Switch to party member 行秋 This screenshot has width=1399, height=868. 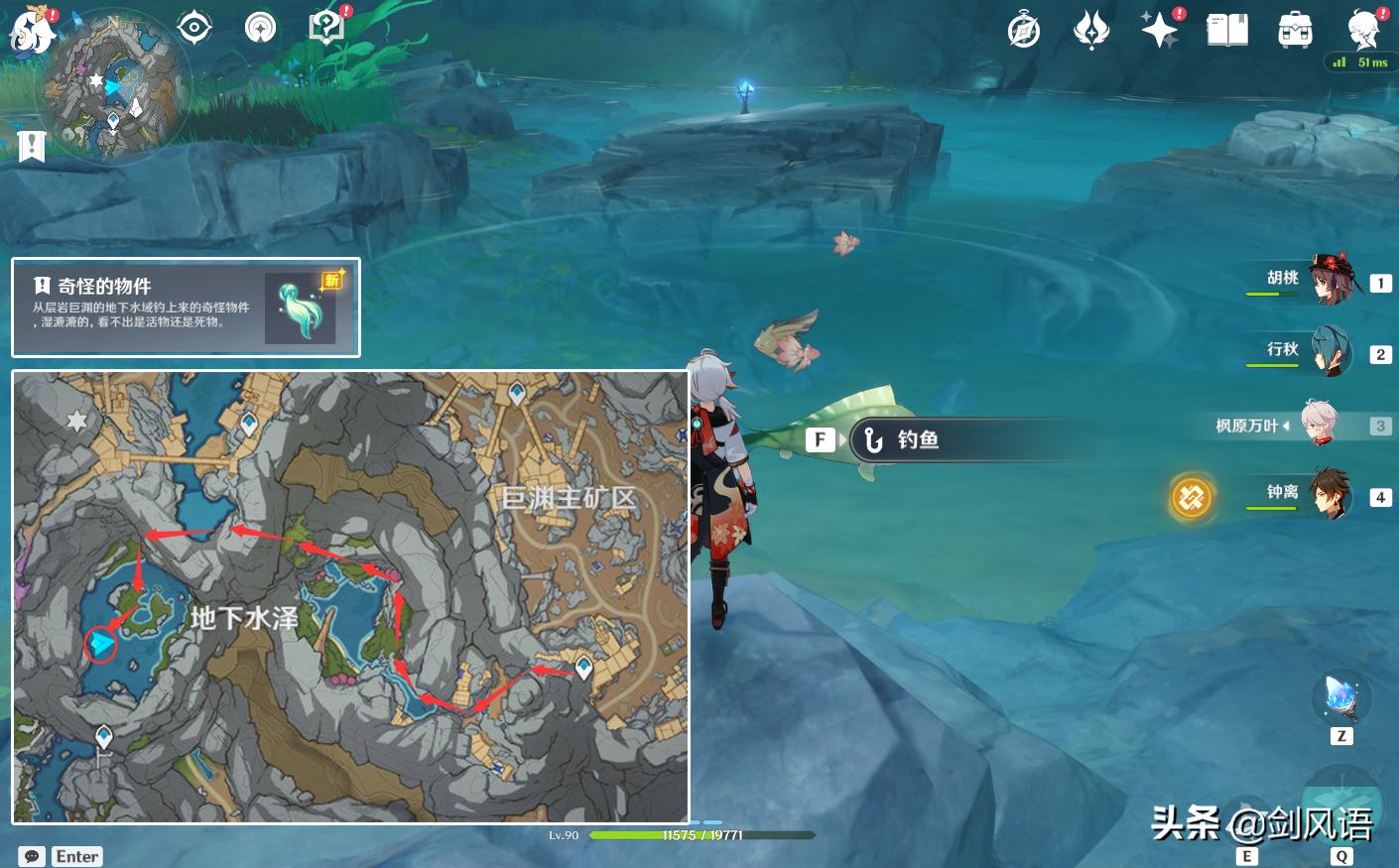(1330, 352)
